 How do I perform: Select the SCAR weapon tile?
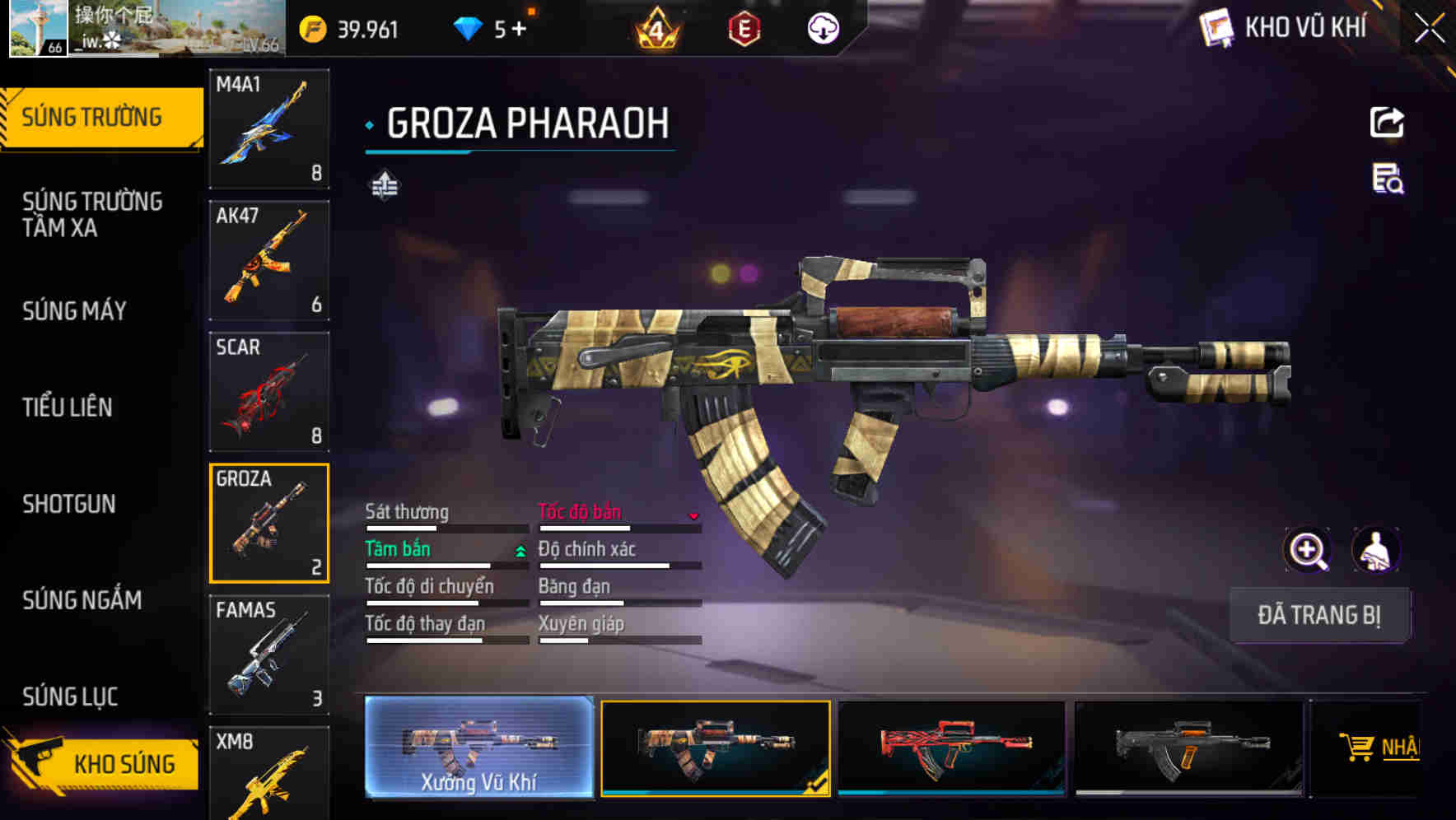click(x=269, y=392)
